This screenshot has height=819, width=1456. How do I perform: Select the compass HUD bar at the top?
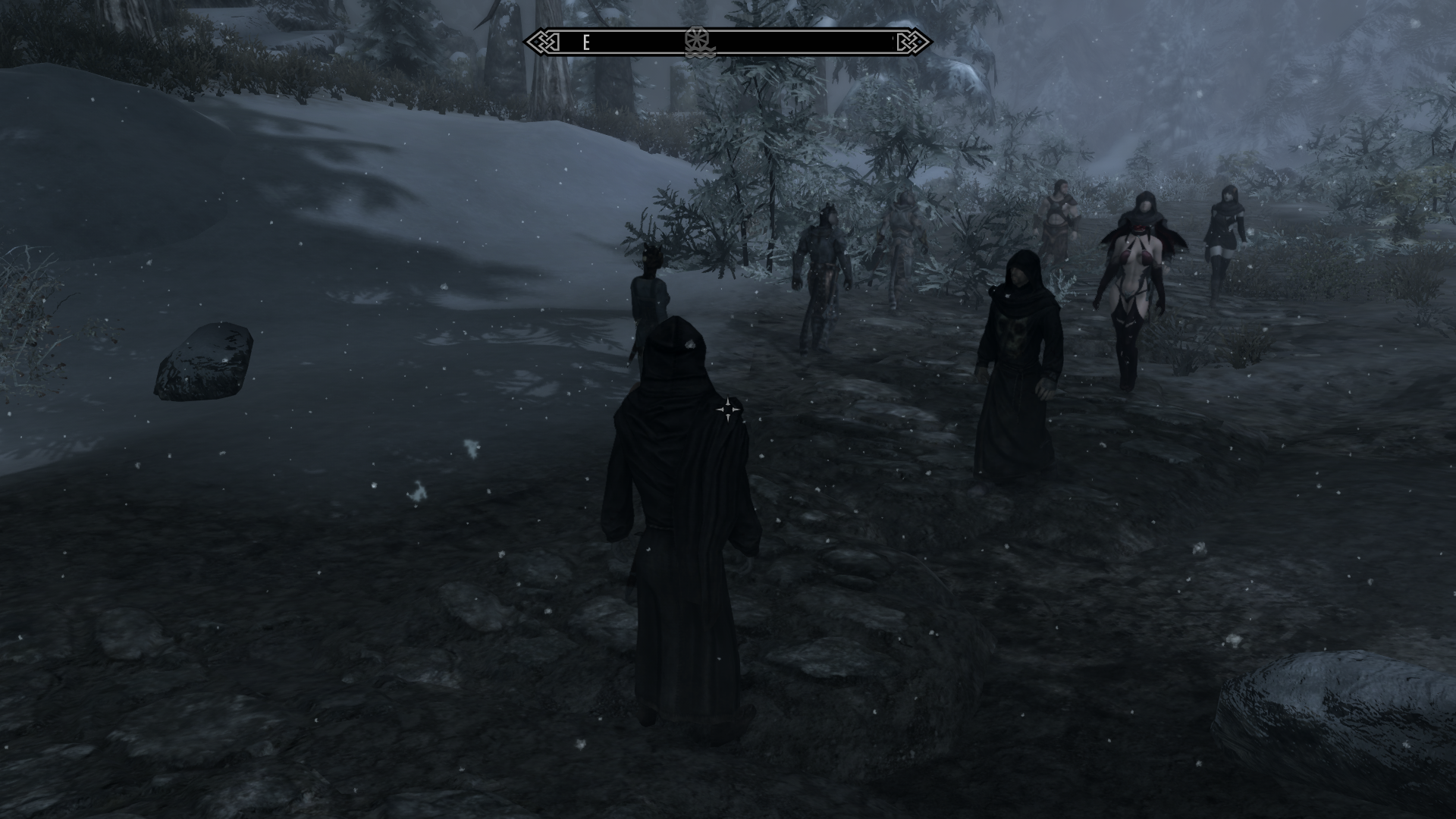pyautogui.click(x=728, y=42)
